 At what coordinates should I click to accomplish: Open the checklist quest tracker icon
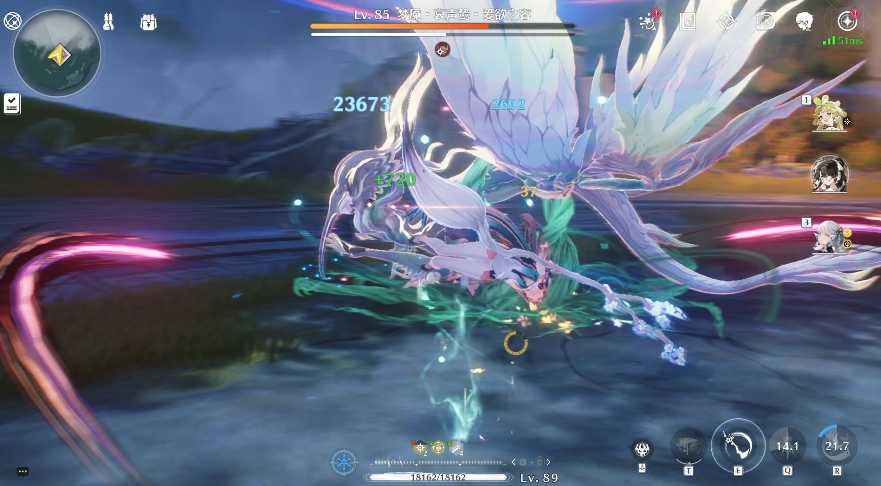tap(12, 102)
